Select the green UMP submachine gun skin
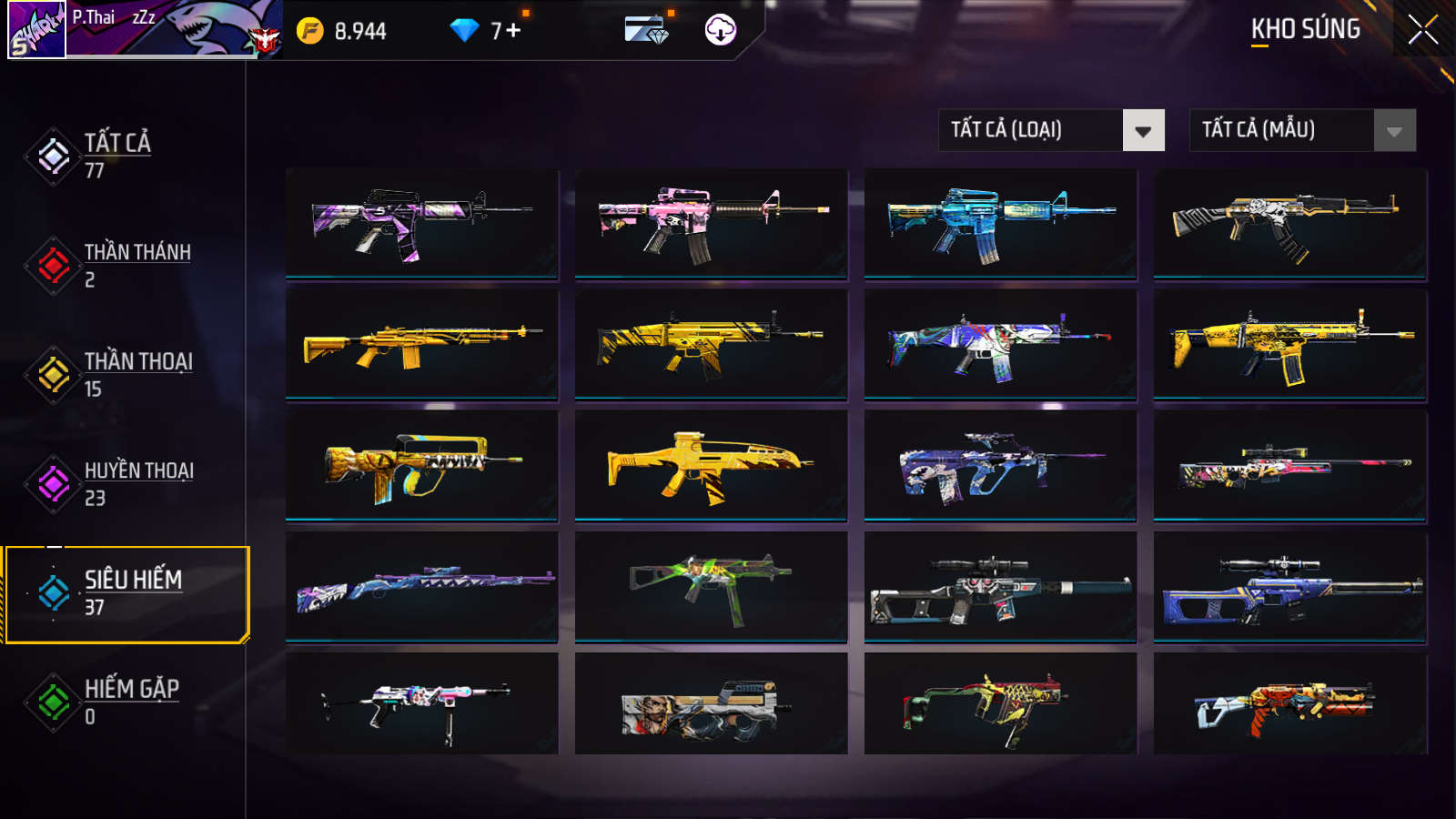 [711, 586]
